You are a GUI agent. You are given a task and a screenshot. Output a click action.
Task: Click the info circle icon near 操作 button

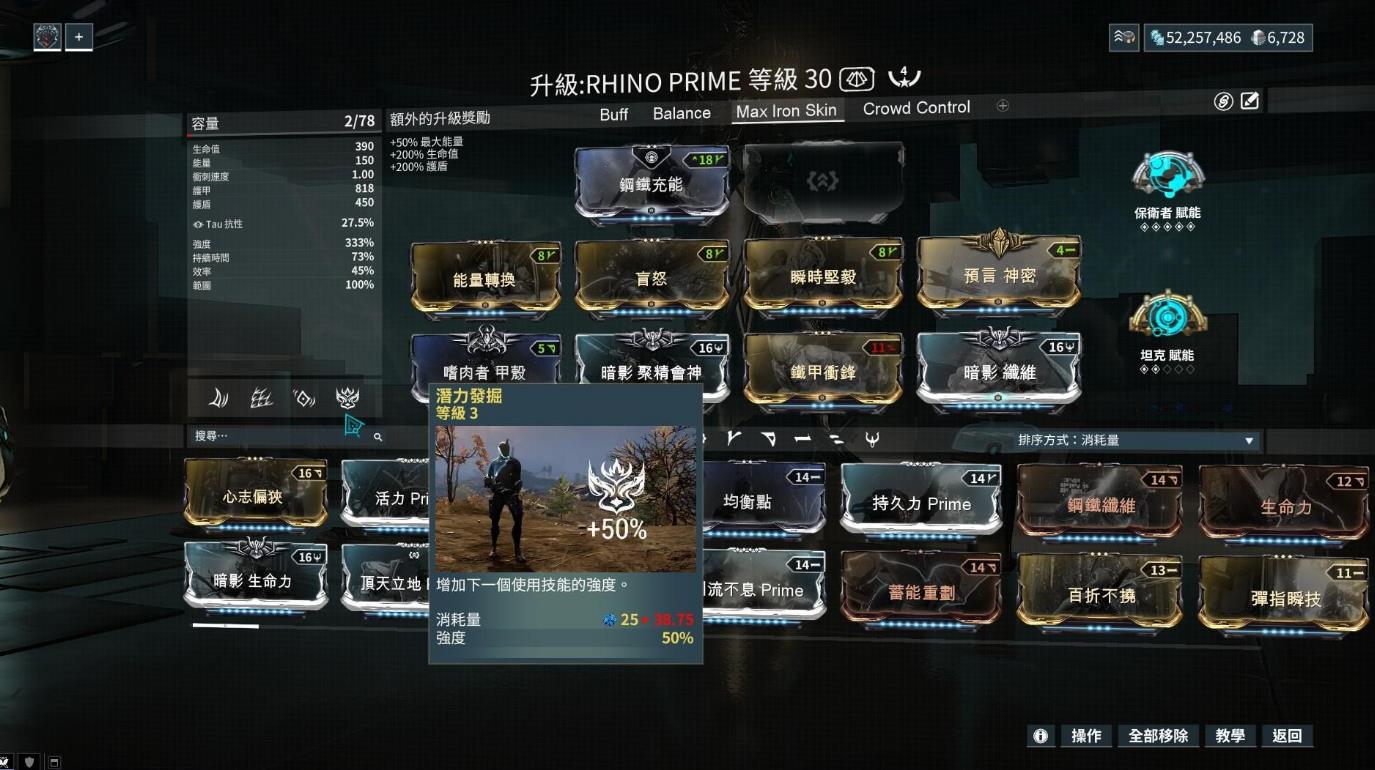tap(1040, 736)
